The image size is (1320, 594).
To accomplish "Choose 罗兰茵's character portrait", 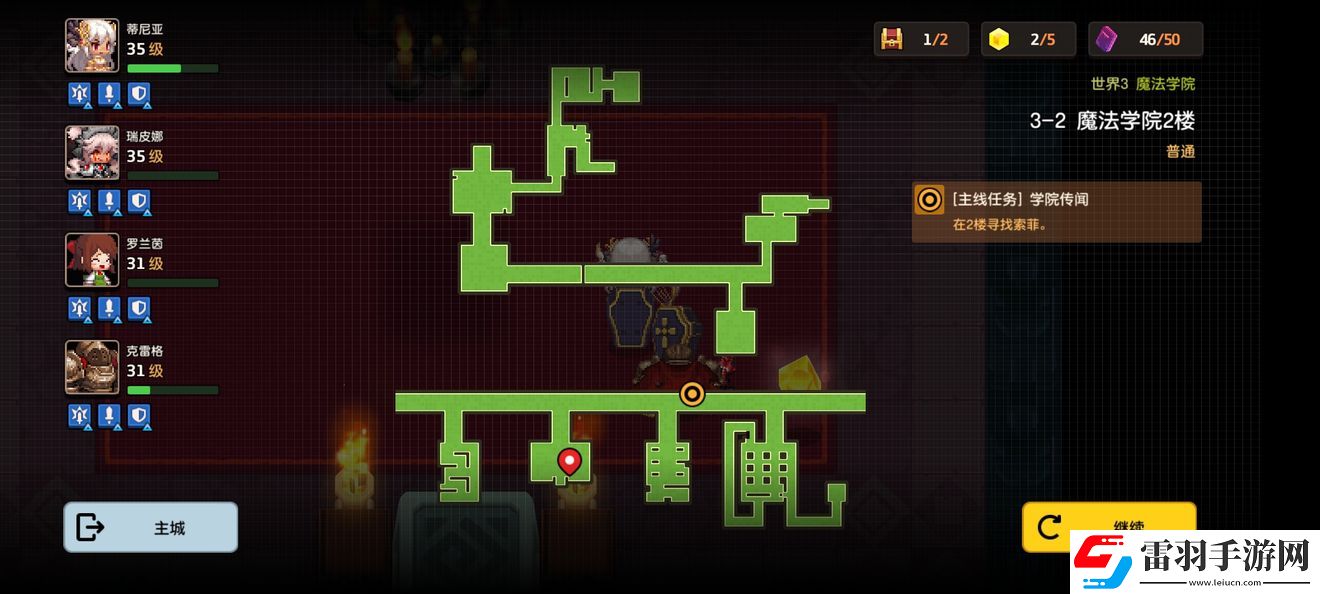I will coord(92,260).
